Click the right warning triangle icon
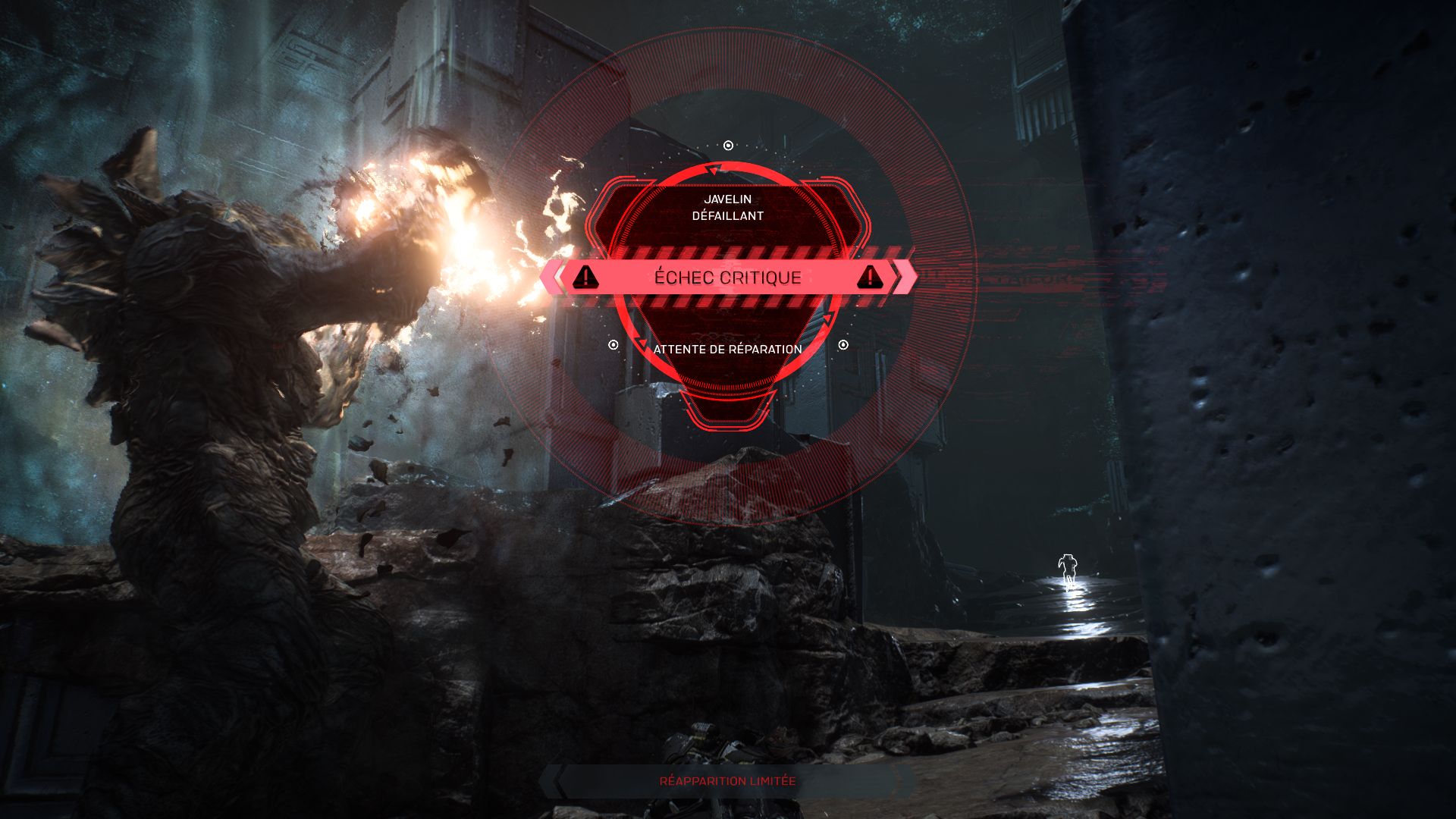Viewport: 1456px width, 819px height. click(x=871, y=278)
